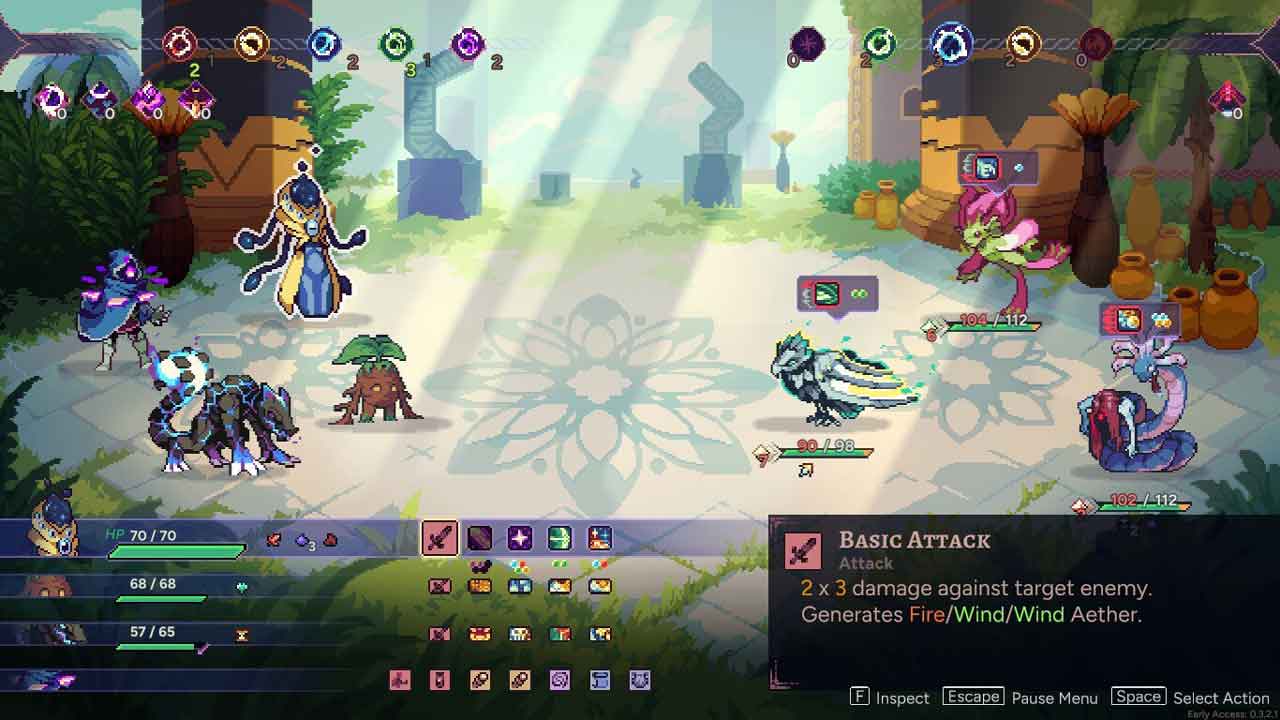Target the green-white bird enemy with 90/98 HP
The height and width of the screenshot is (720, 1280).
coord(840,385)
